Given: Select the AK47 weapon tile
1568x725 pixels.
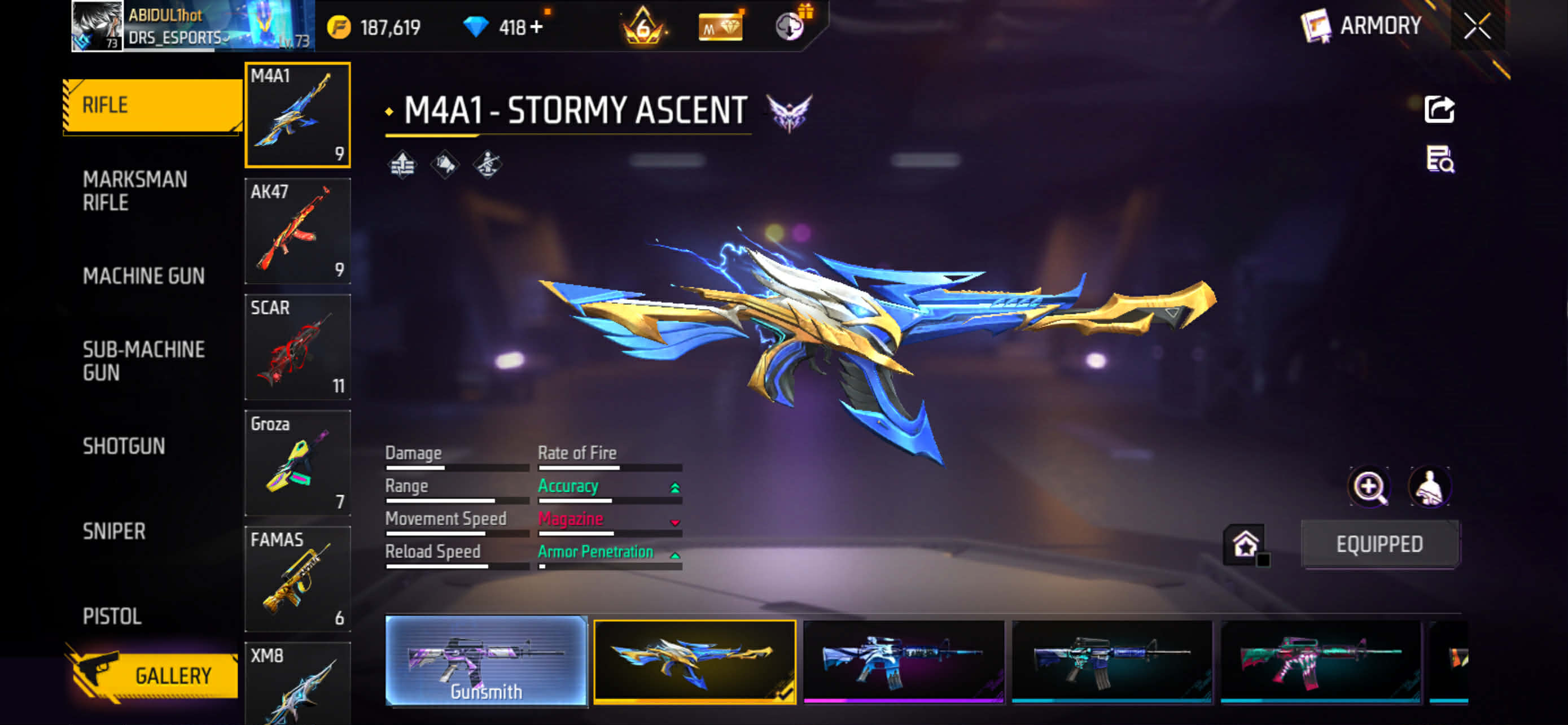Looking at the screenshot, I should pos(297,231).
